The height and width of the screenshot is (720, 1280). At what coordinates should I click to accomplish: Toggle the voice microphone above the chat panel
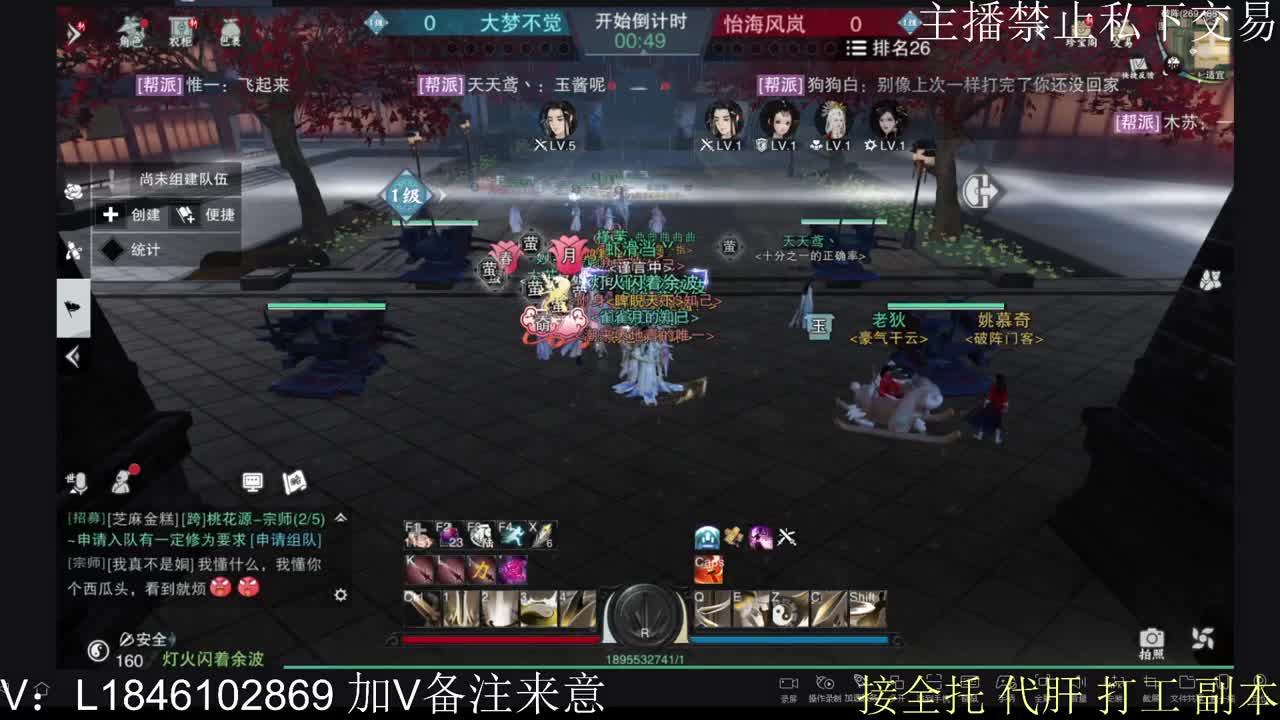(x=80, y=483)
